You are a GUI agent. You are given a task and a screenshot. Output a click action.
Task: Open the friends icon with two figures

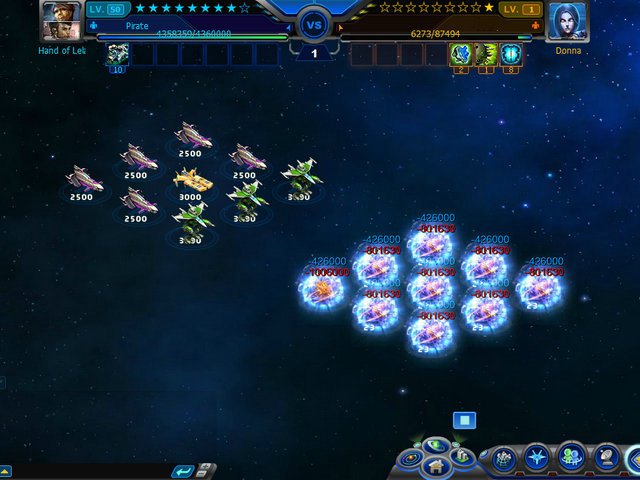click(571, 457)
